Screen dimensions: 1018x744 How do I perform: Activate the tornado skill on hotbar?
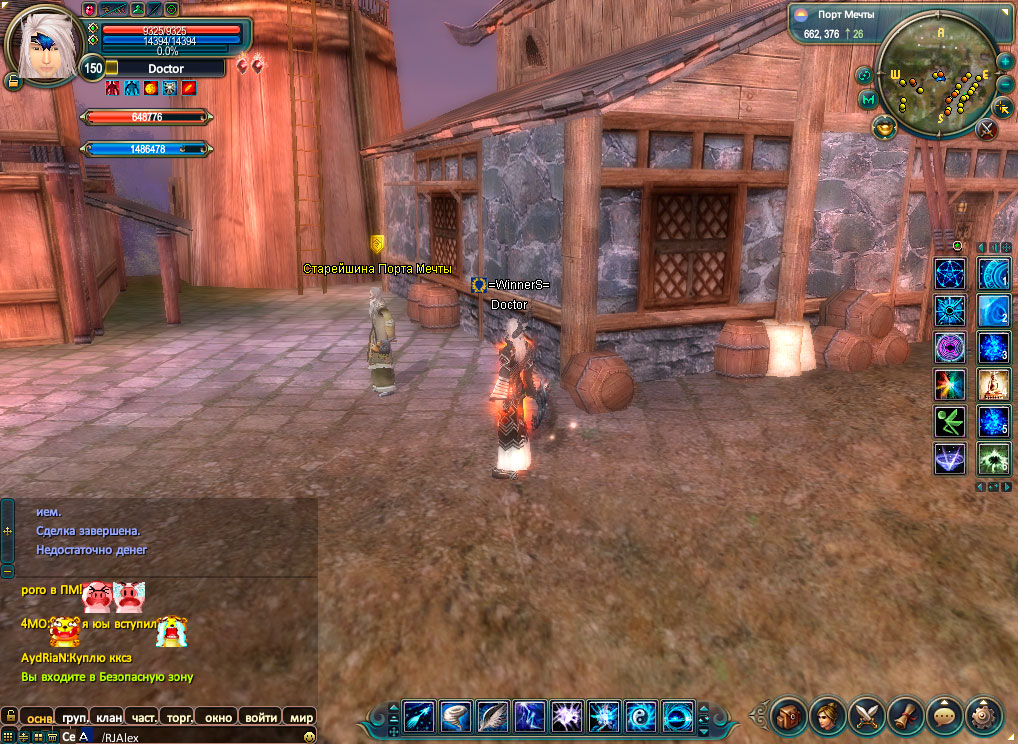456,716
